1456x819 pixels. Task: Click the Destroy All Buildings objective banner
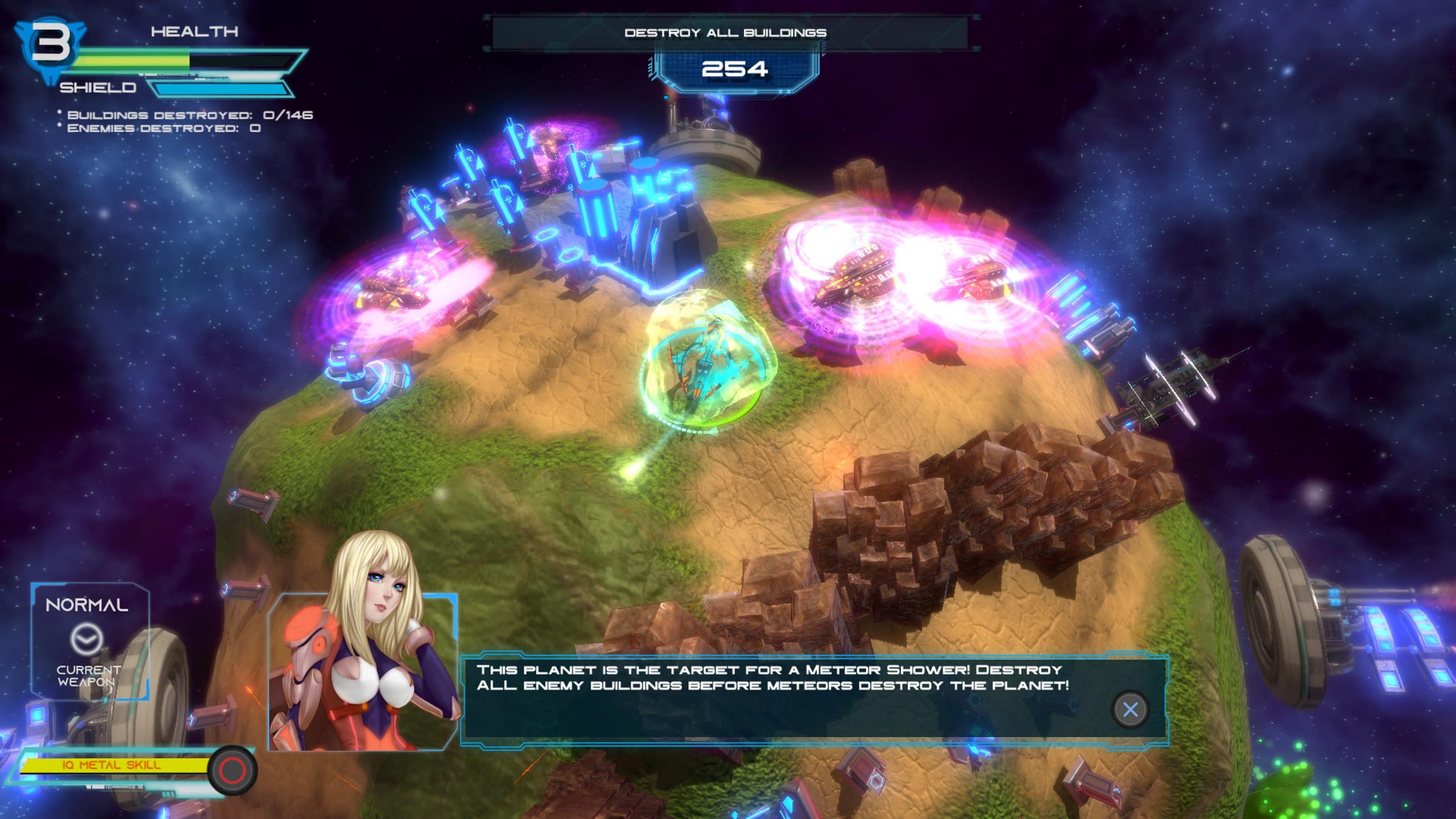click(725, 33)
